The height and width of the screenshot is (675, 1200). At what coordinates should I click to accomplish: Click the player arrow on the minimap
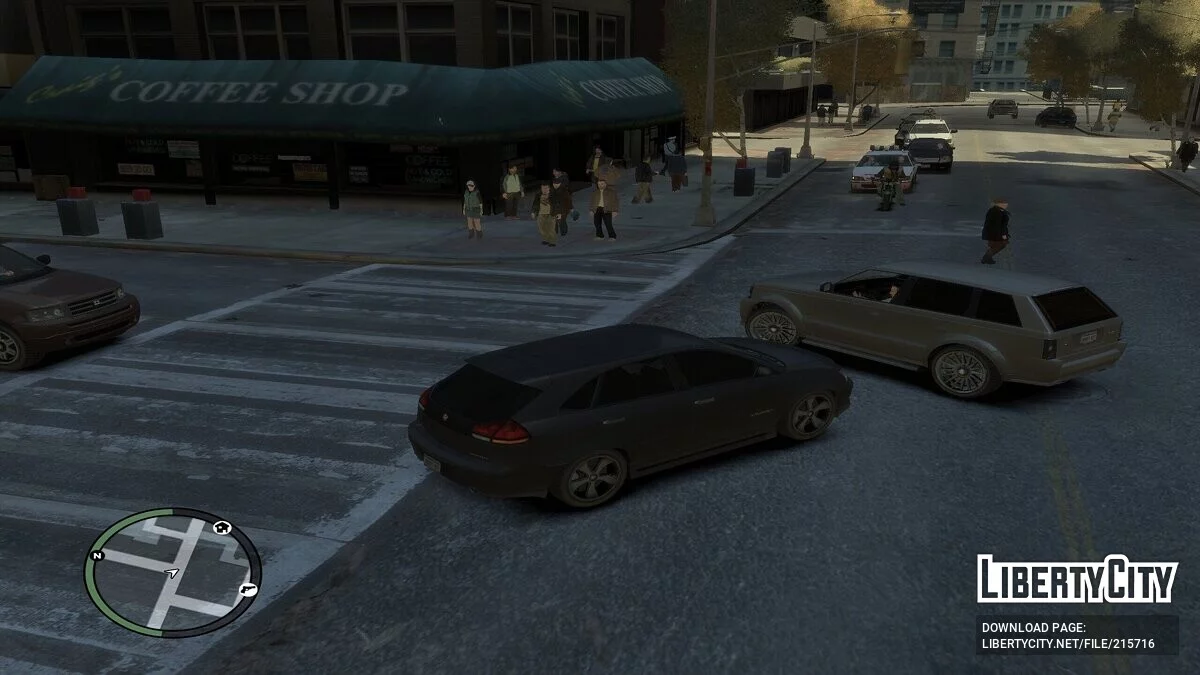[173, 573]
